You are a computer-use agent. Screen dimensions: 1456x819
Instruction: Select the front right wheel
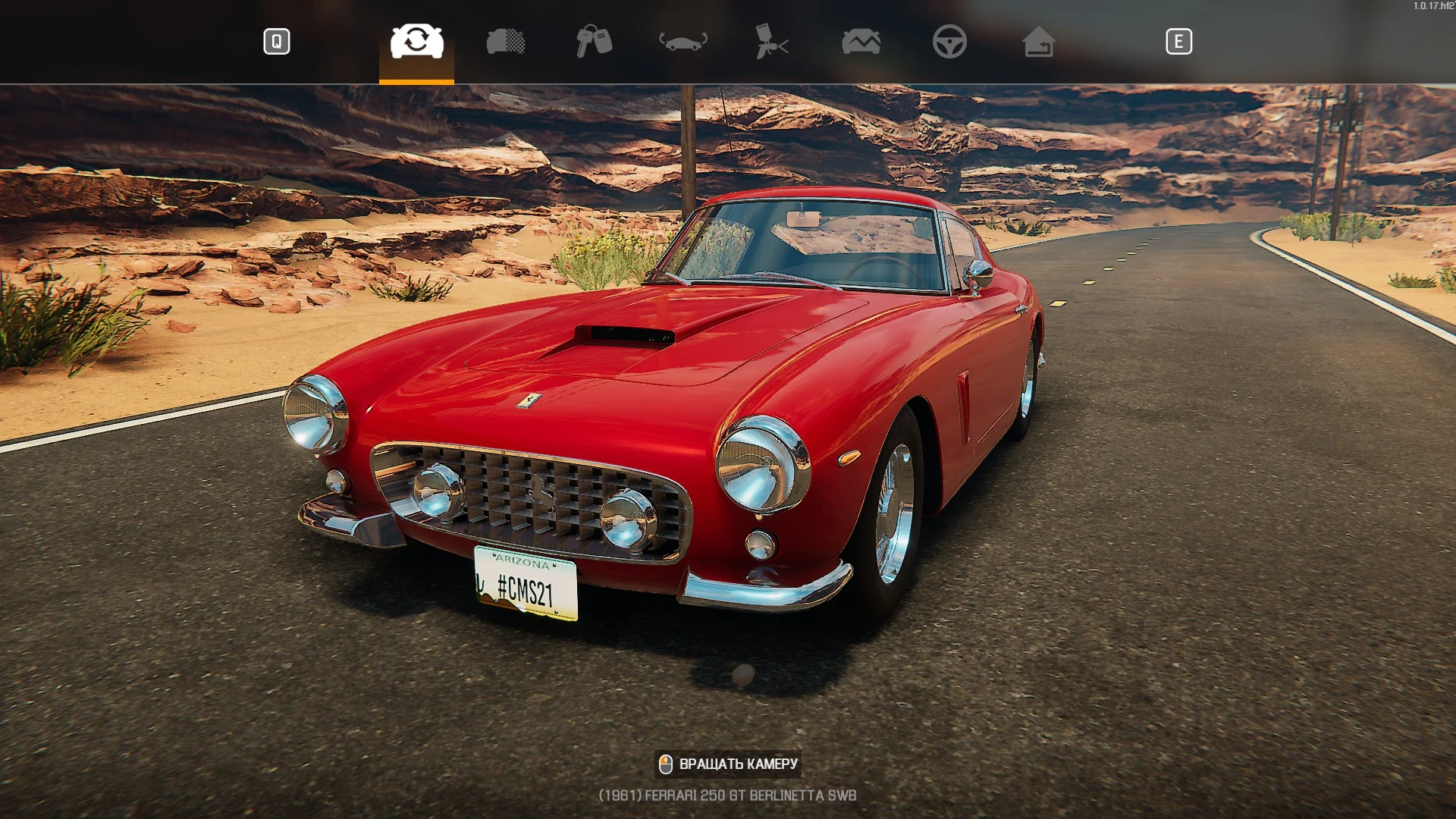895,508
